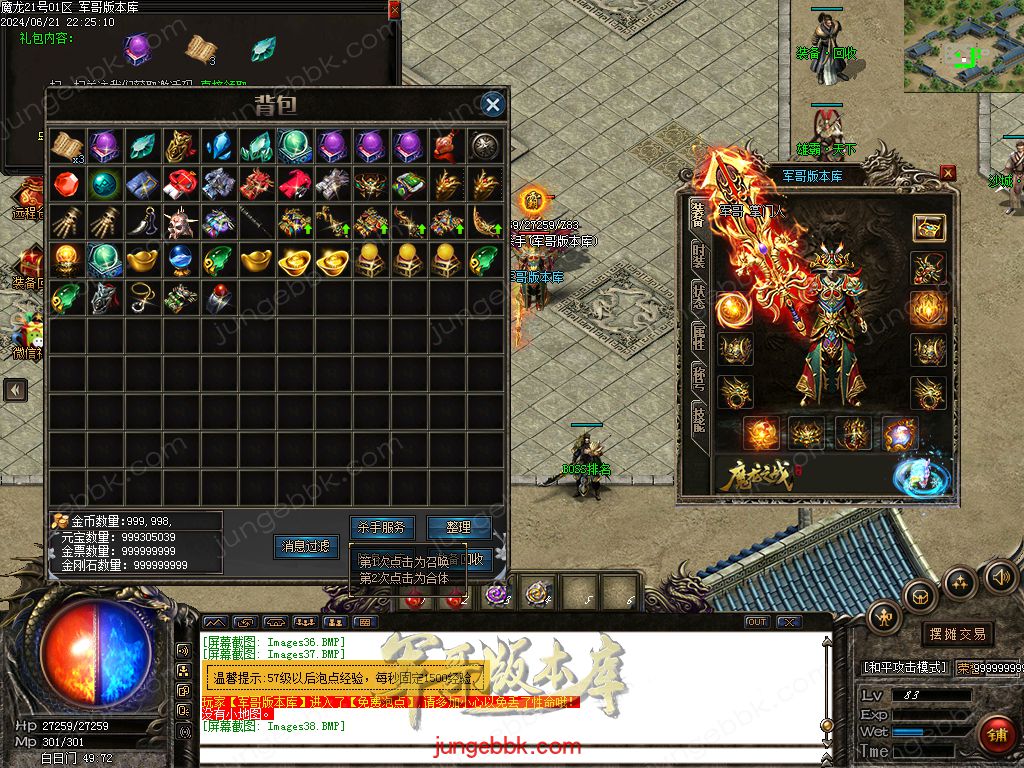The width and height of the screenshot is (1024, 768).
Task: Close the 背包 backpack window
Action: click(x=492, y=104)
